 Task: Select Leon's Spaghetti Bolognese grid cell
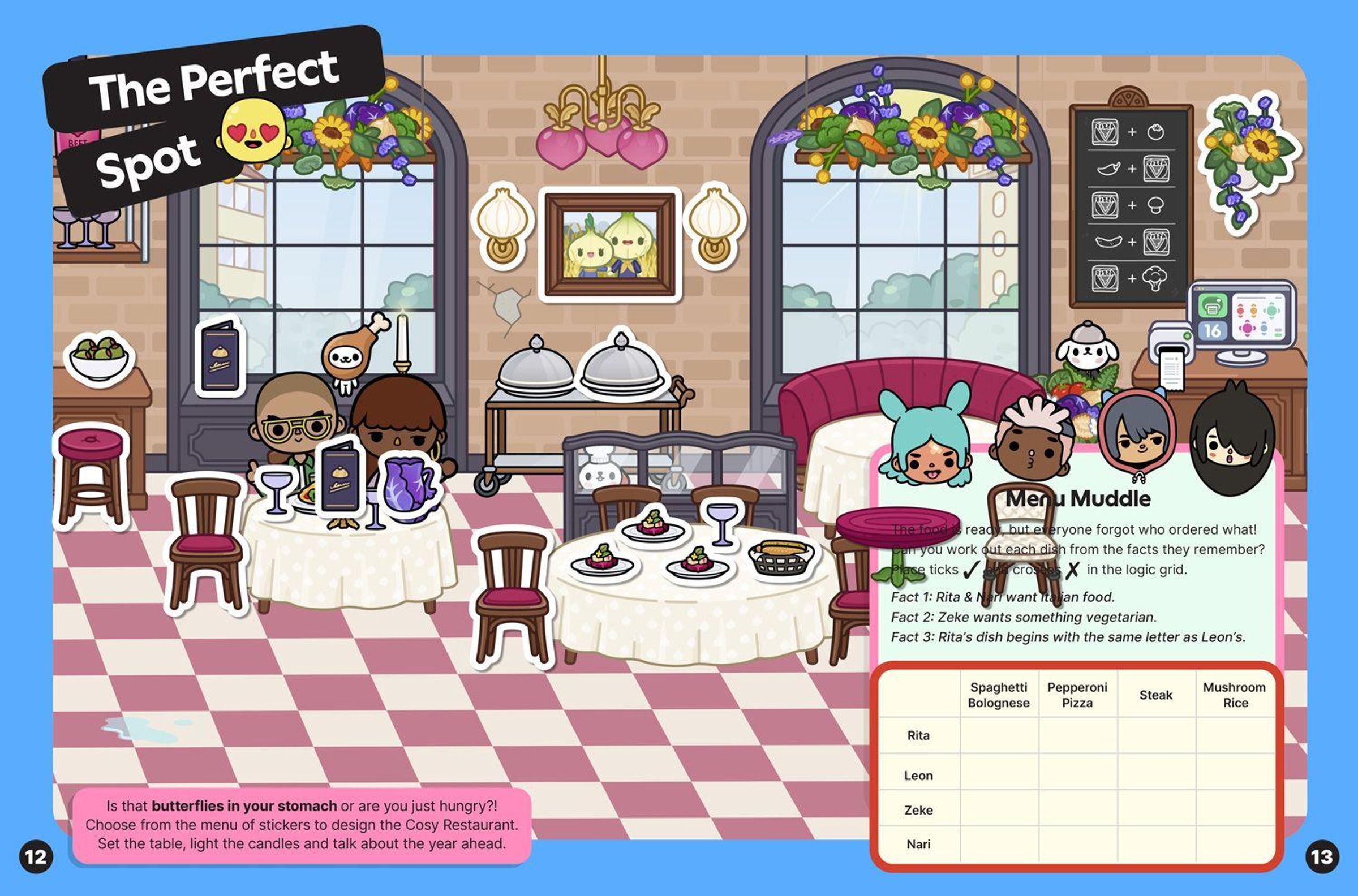click(x=999, y=773)
